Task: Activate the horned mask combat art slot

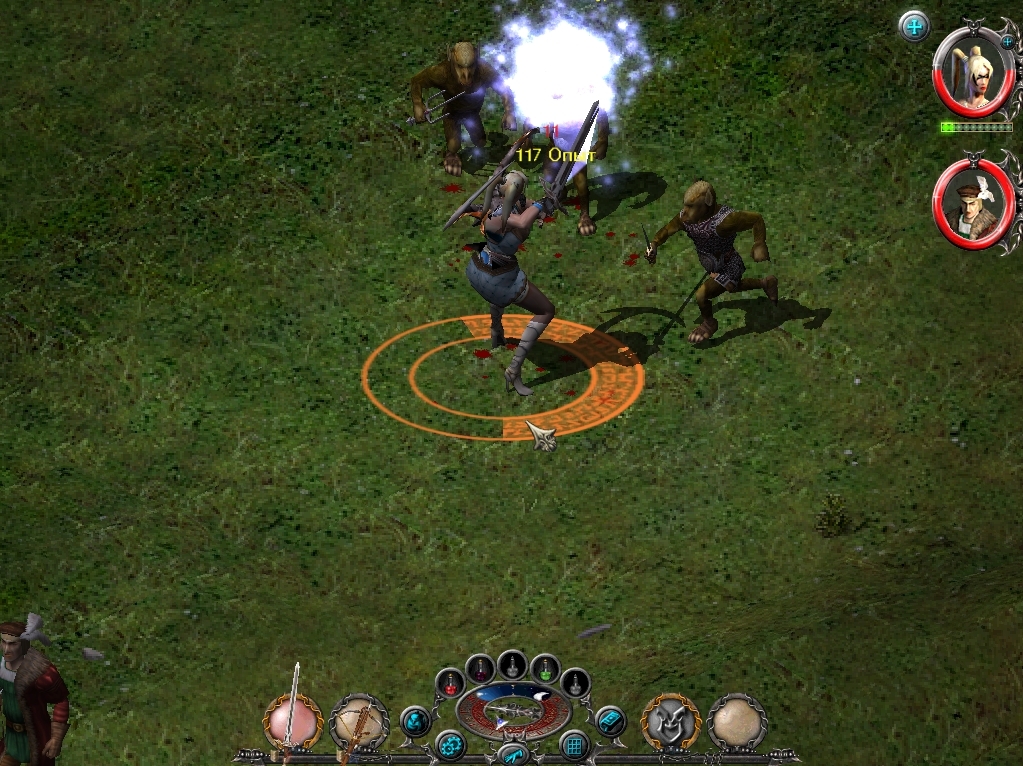Action: pyautogui.click(x=670, y=722)
